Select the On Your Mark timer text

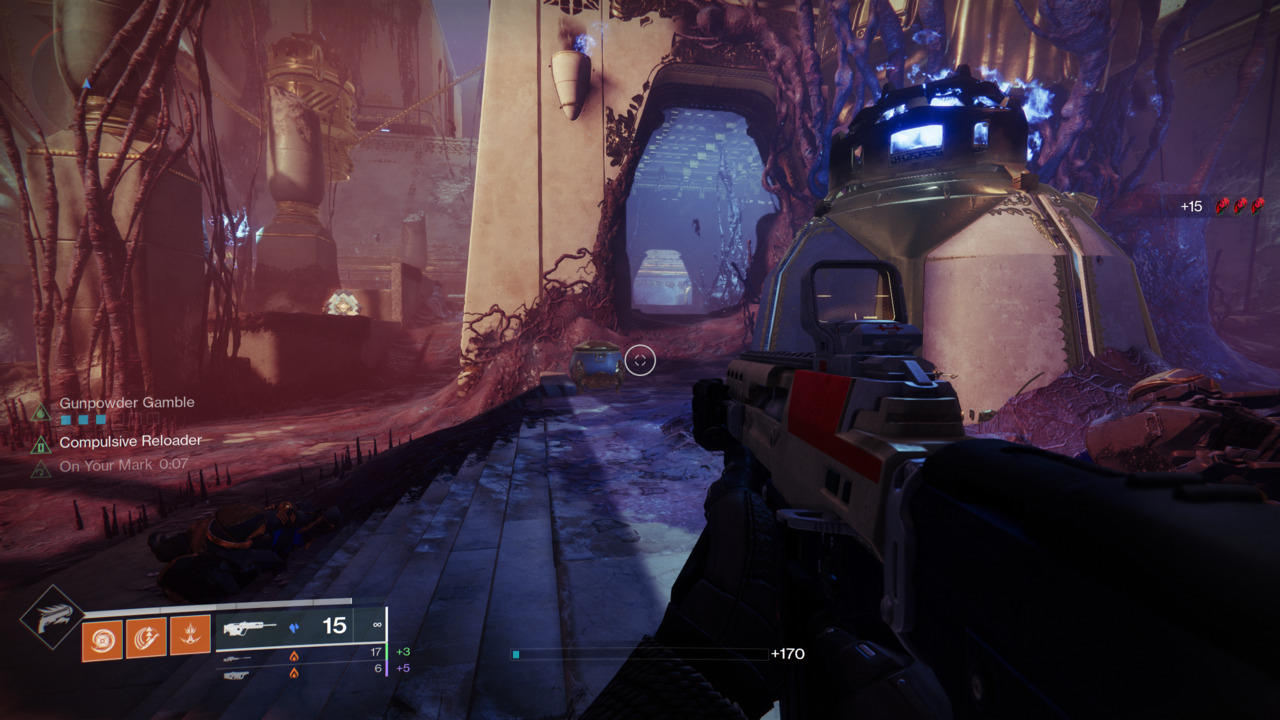[x=173, y=464]
